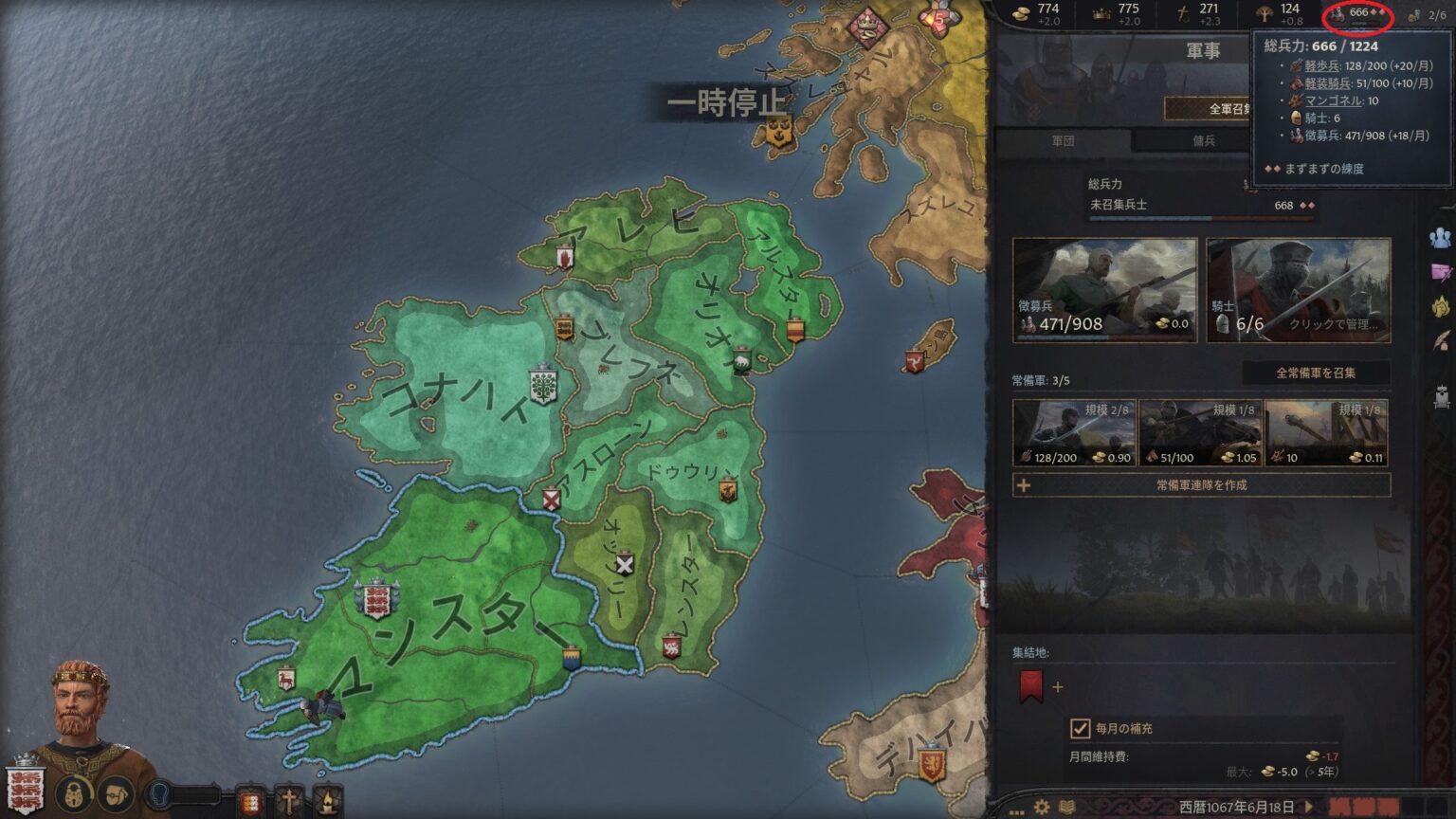Open the council panel via blue figures icon
This screenshot has height=819, width=1456.
[1439, 237]
